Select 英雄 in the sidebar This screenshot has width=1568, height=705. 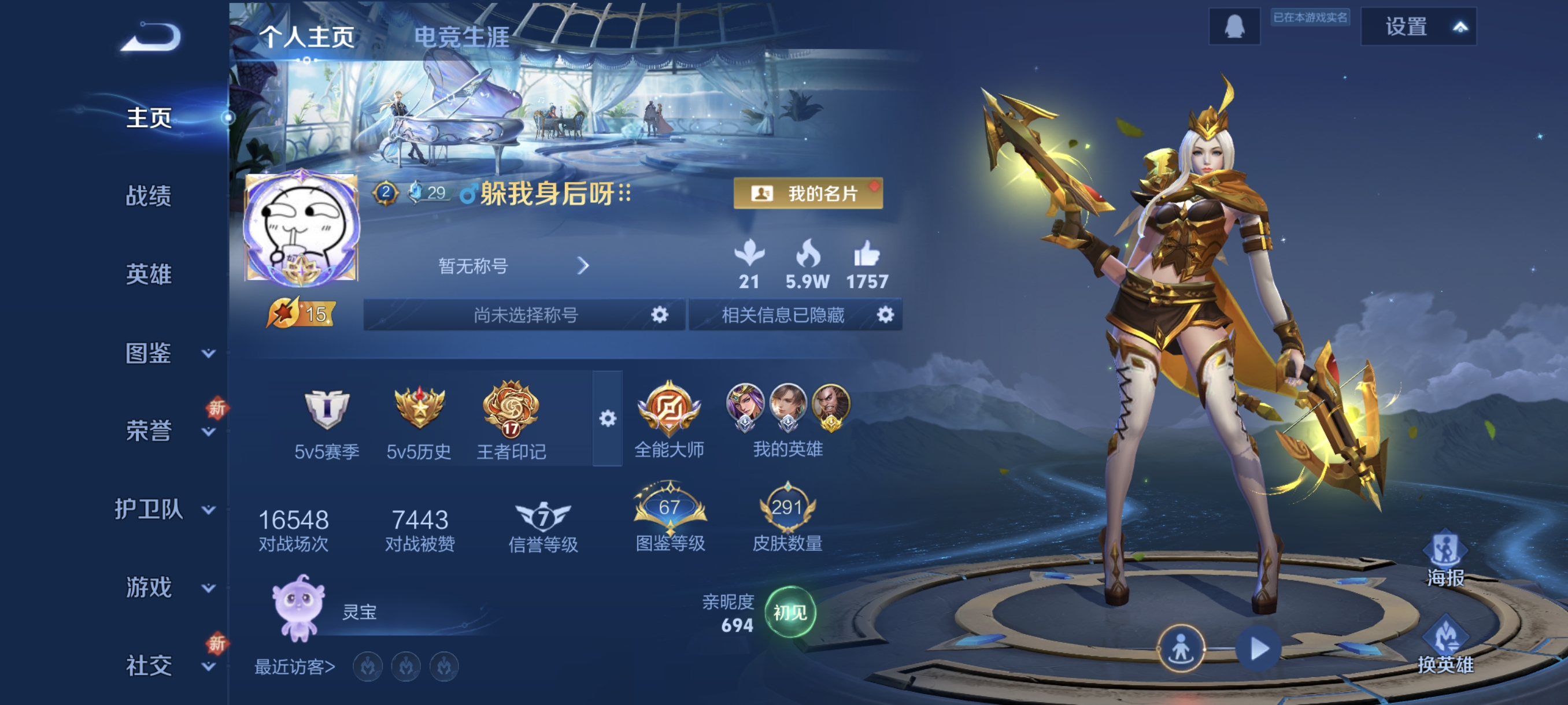pos(149,274)
